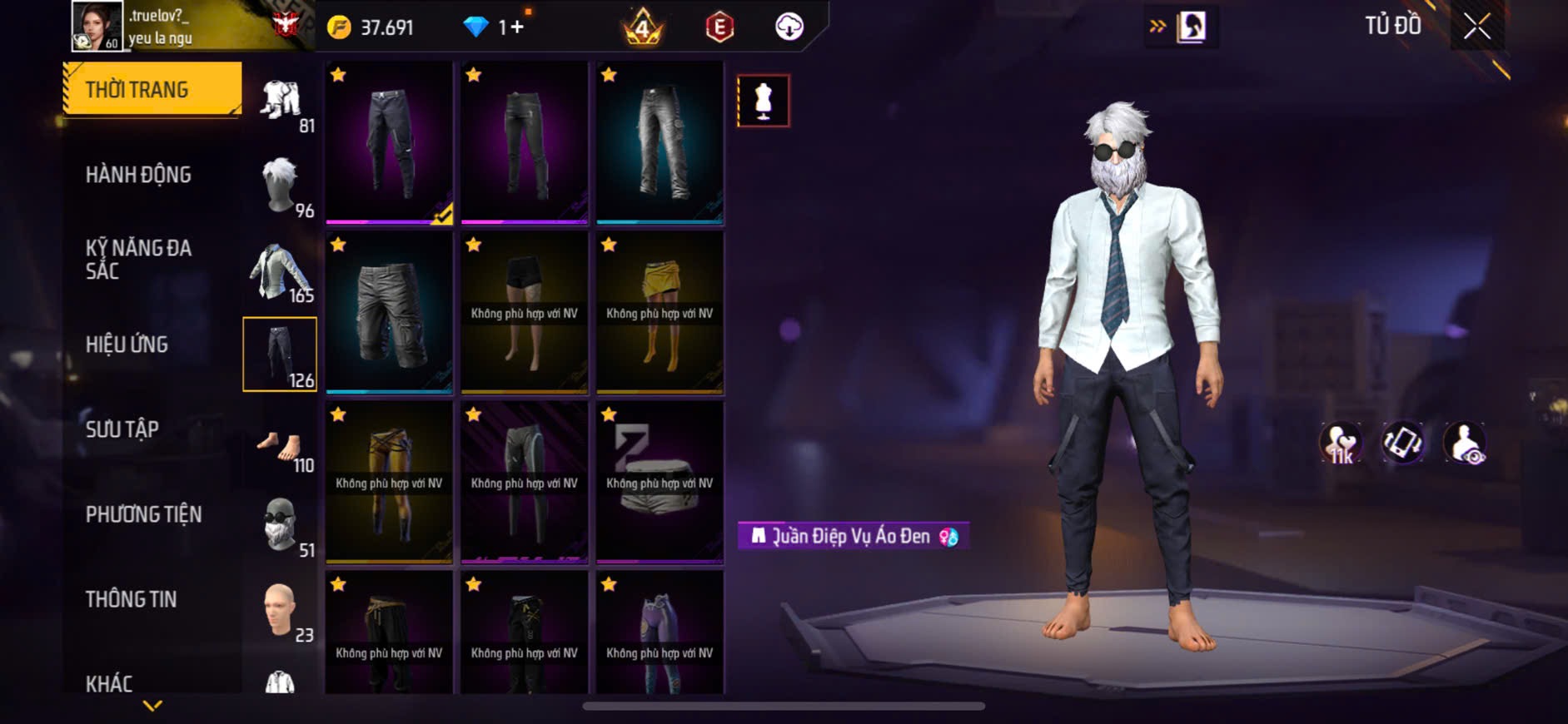
Task: Select the hair category (96)
Action: [x=281, y=186]
